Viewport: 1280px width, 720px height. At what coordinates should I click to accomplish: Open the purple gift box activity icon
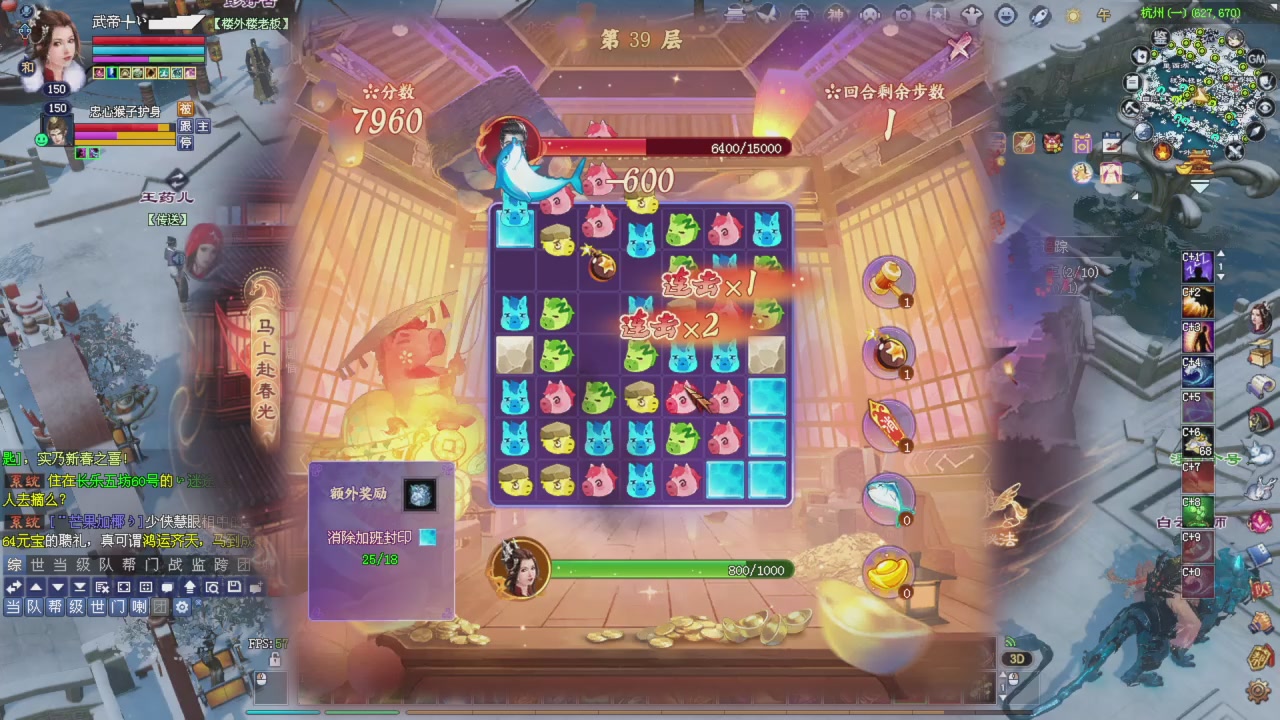[1082, 142]
